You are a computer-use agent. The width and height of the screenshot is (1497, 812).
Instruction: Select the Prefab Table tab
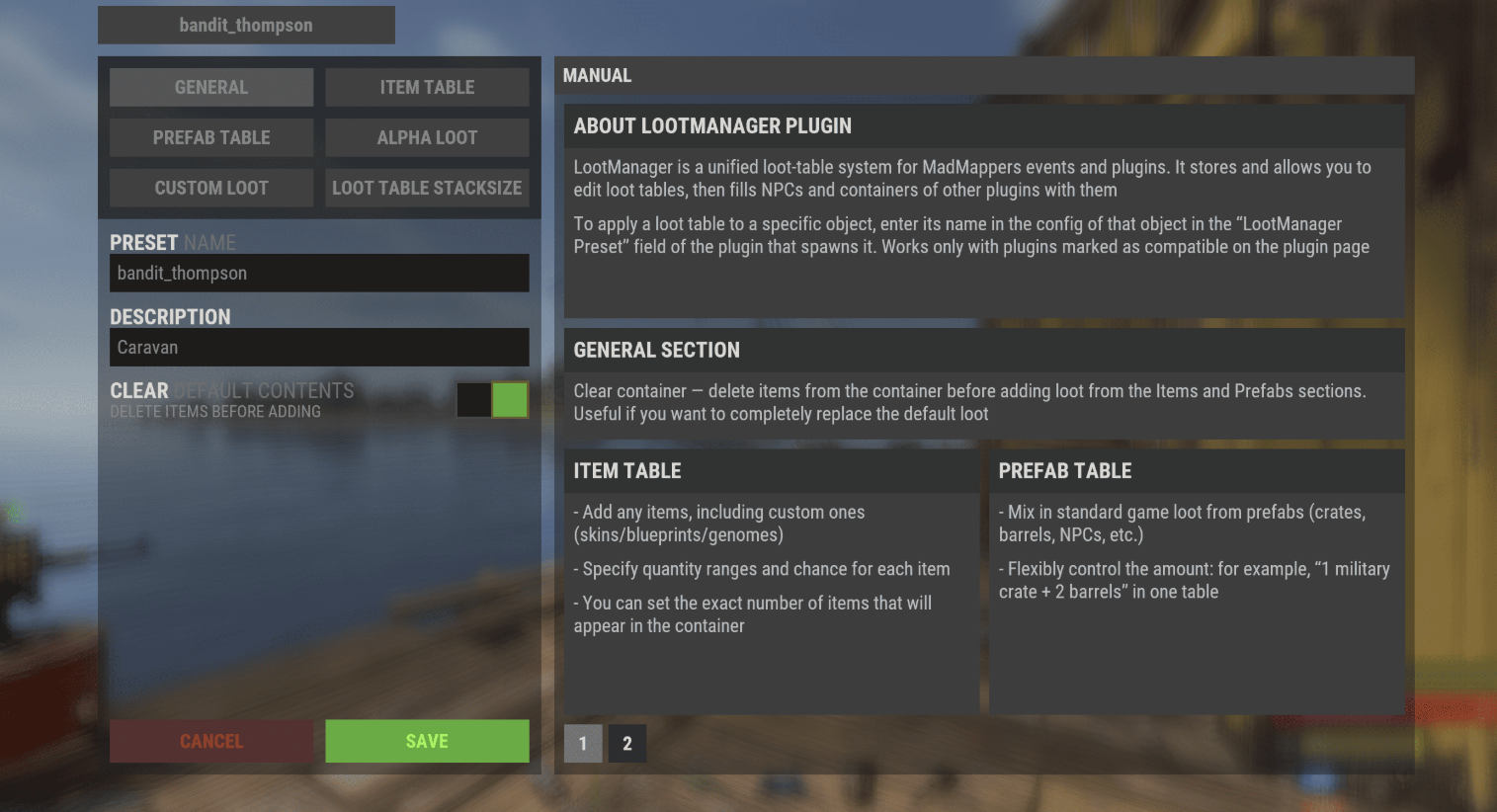(x=211, y=137)
